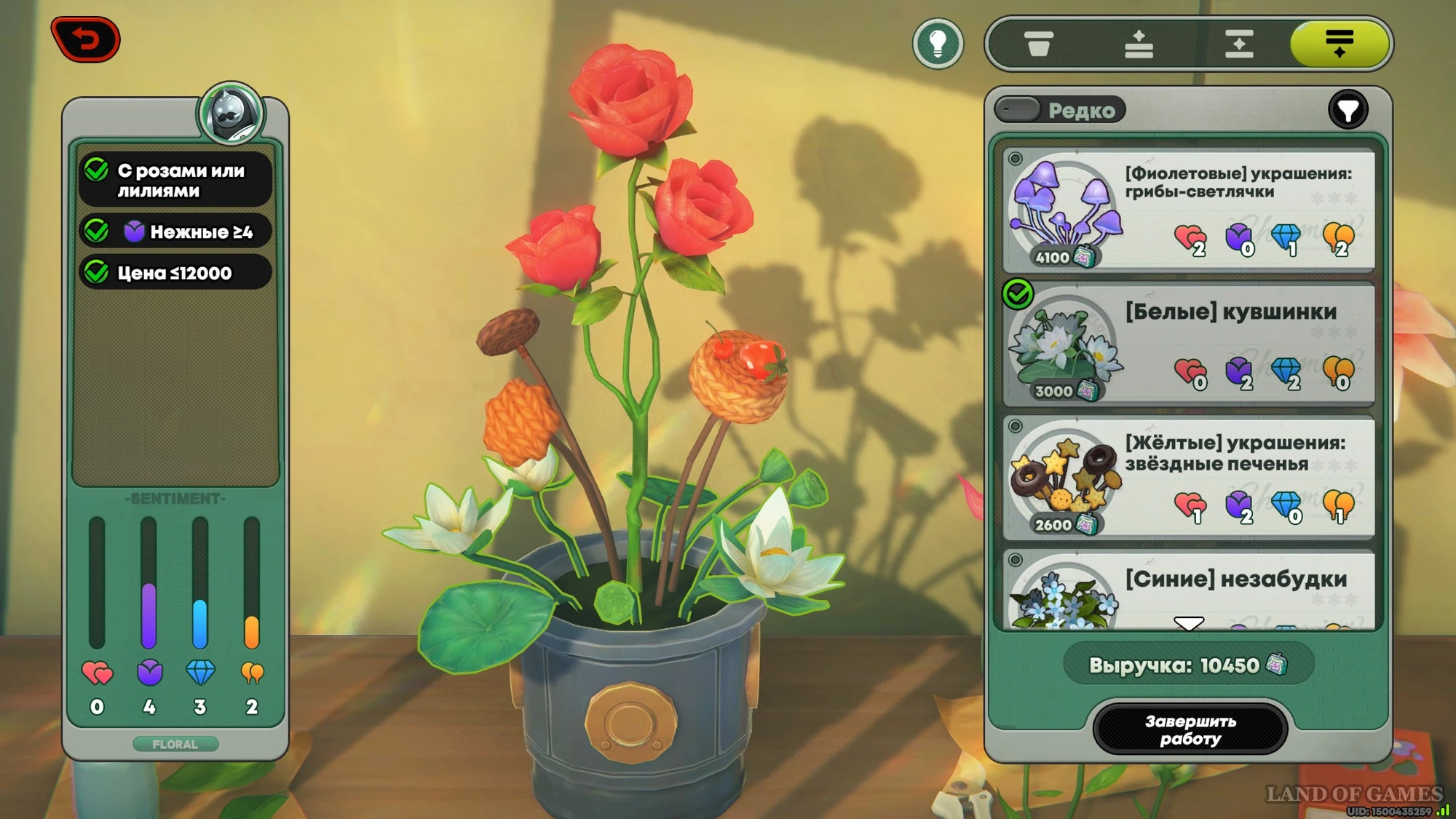Screen dimensions: 1456x819
Task: Pick the yellow star cookies decoration
Action: [1189, 478]
